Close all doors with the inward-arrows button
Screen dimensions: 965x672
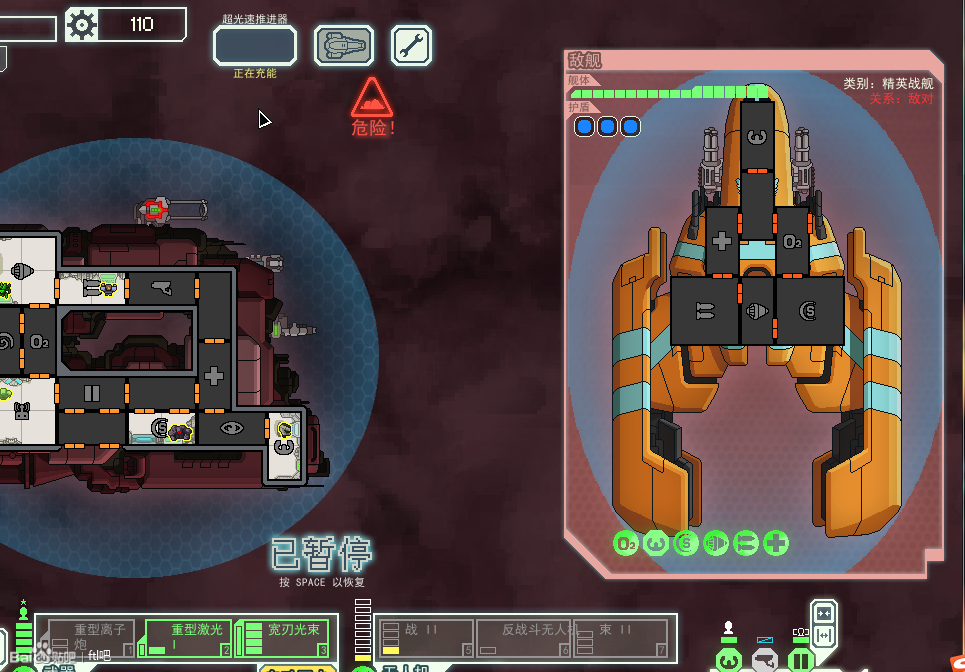[x=824, y=612]
